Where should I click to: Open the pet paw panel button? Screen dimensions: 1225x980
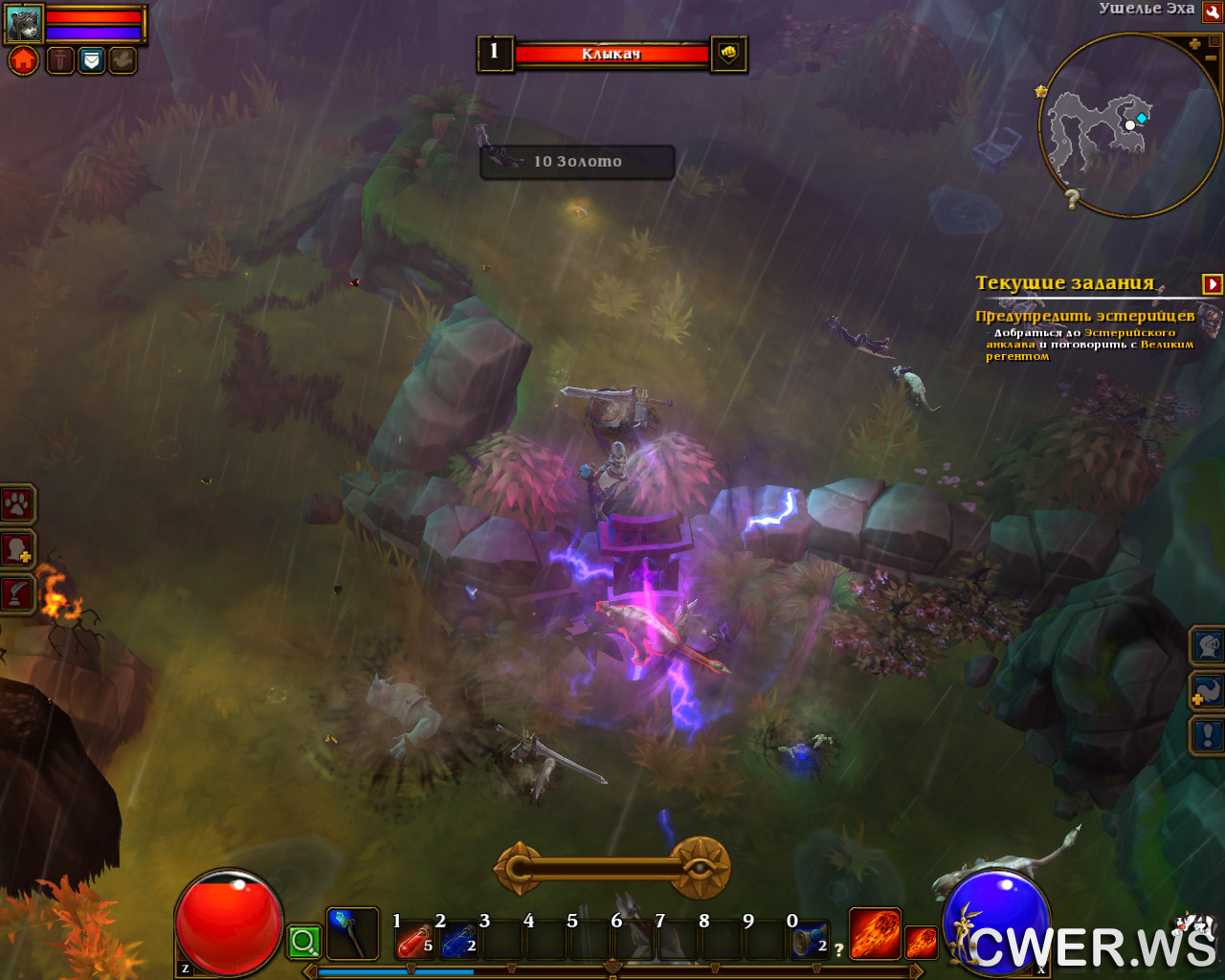tap(17, 505)
